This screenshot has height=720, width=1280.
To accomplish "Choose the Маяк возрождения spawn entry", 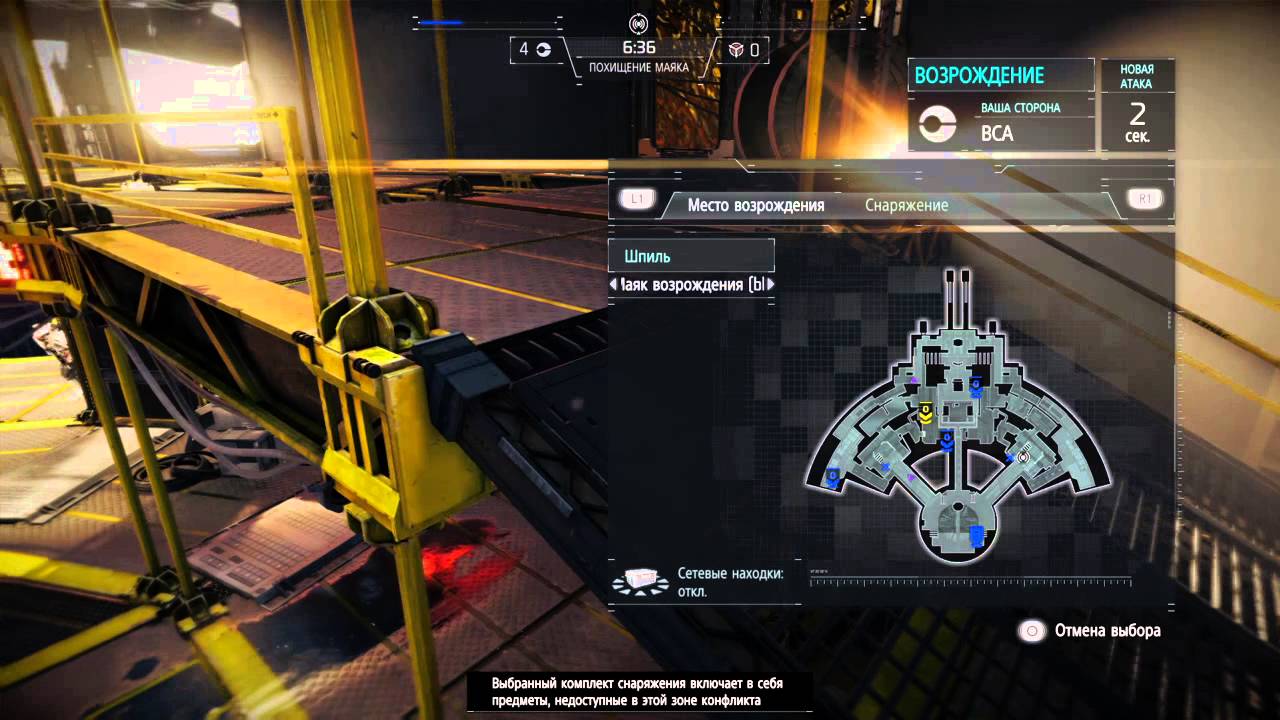I will (692, 285).
